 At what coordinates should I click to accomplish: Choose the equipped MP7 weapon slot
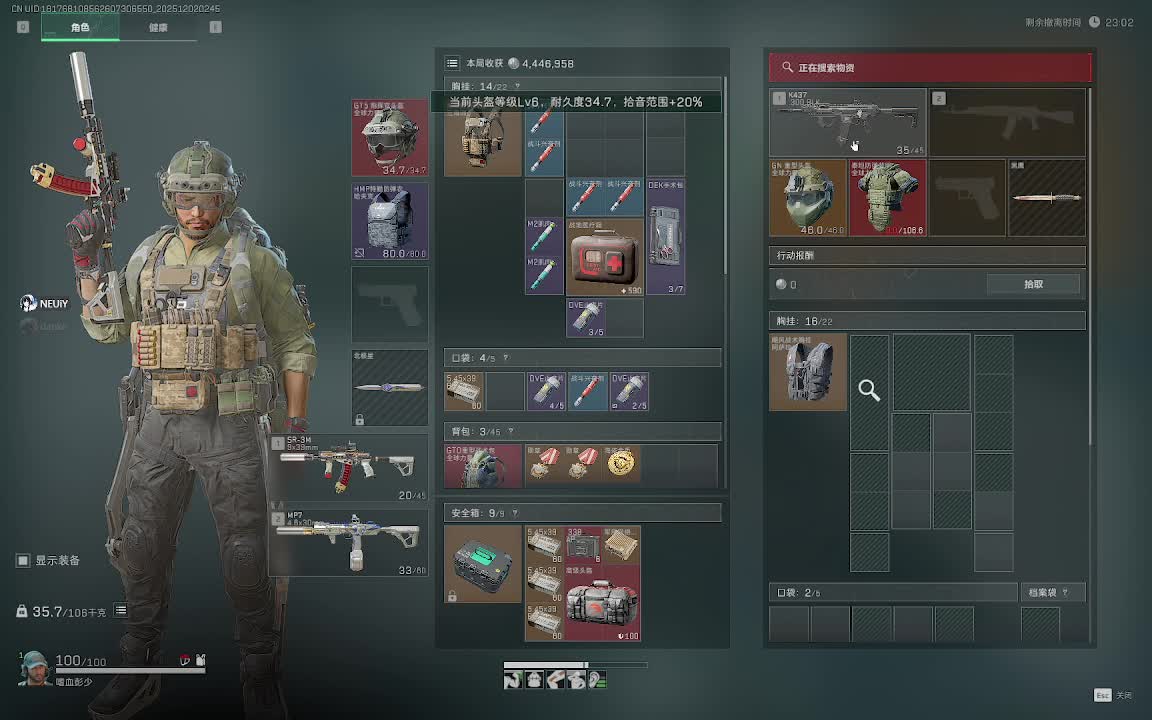pos(348,542)
